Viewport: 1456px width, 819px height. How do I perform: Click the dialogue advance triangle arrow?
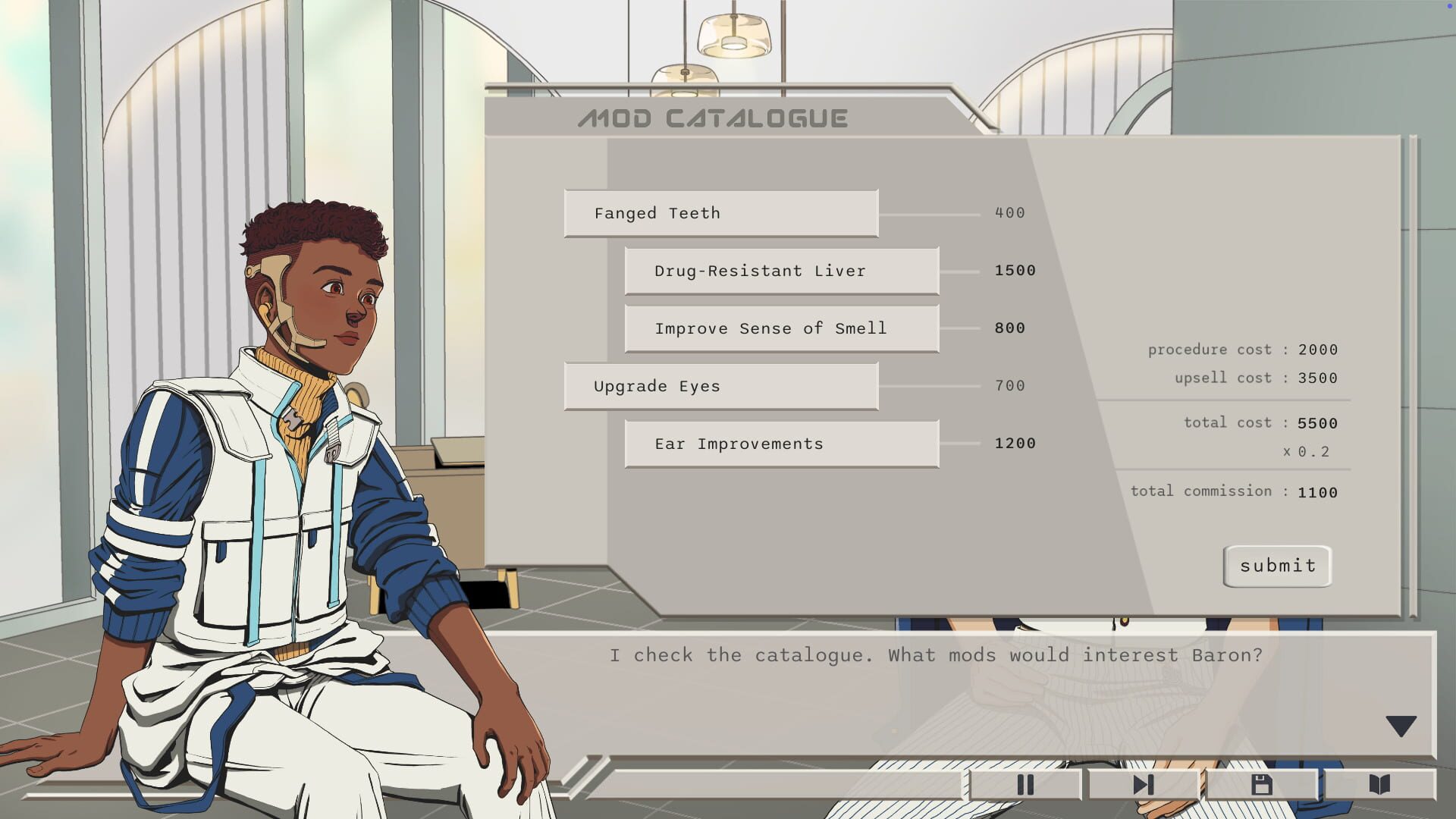pos(1401,726)
